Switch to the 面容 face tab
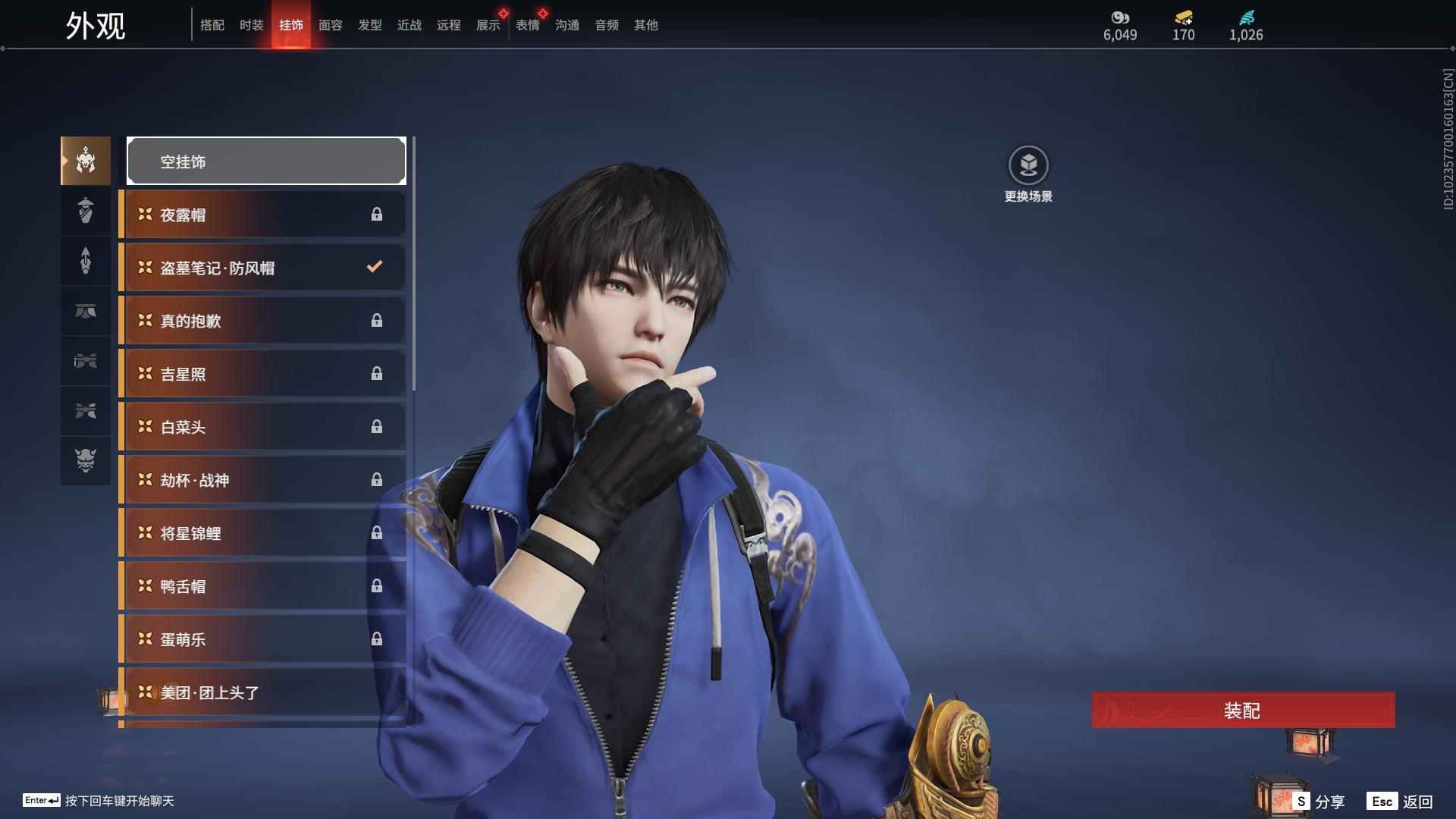The image size is (1456, 819). (331, 25)
